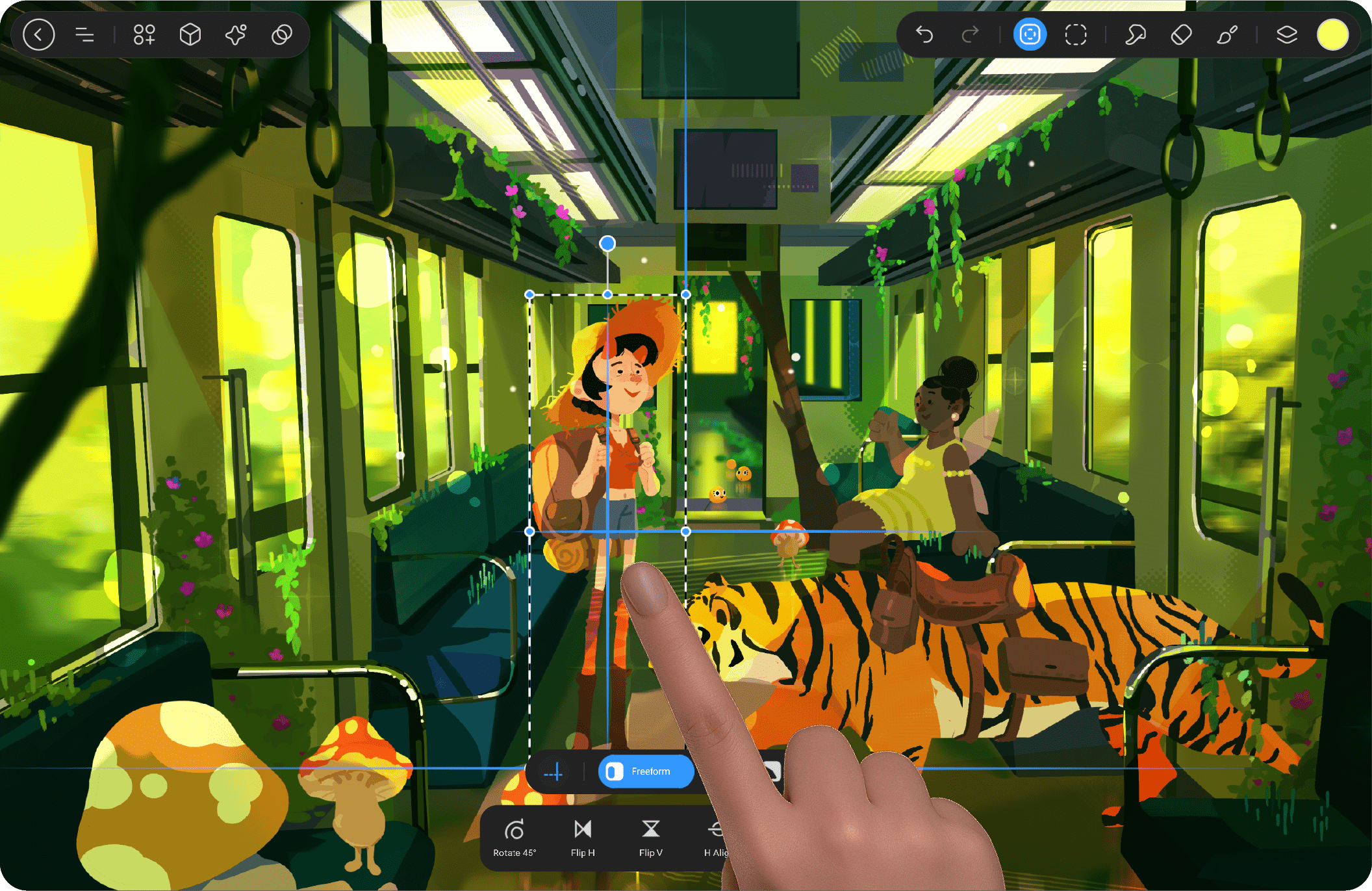The width and height of the screenshot is (1372, 891).
Task: Apply Flip V to the selection
Action: pyautogui.click(x=650, y=838)
